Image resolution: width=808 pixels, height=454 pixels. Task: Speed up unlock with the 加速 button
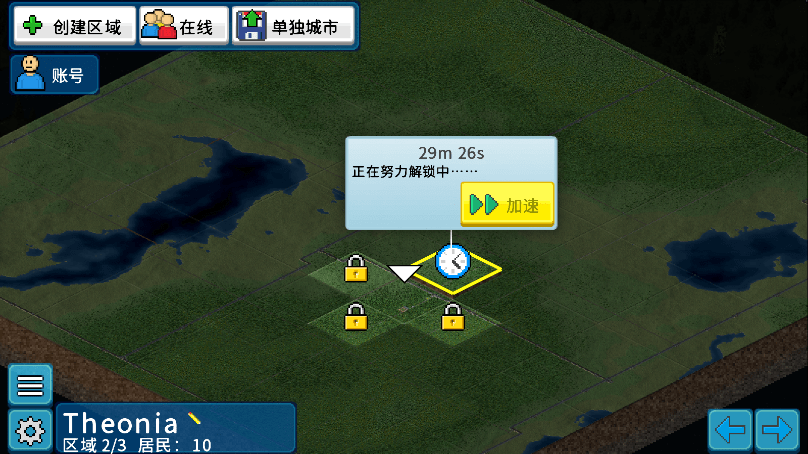[x=507, y=205]
